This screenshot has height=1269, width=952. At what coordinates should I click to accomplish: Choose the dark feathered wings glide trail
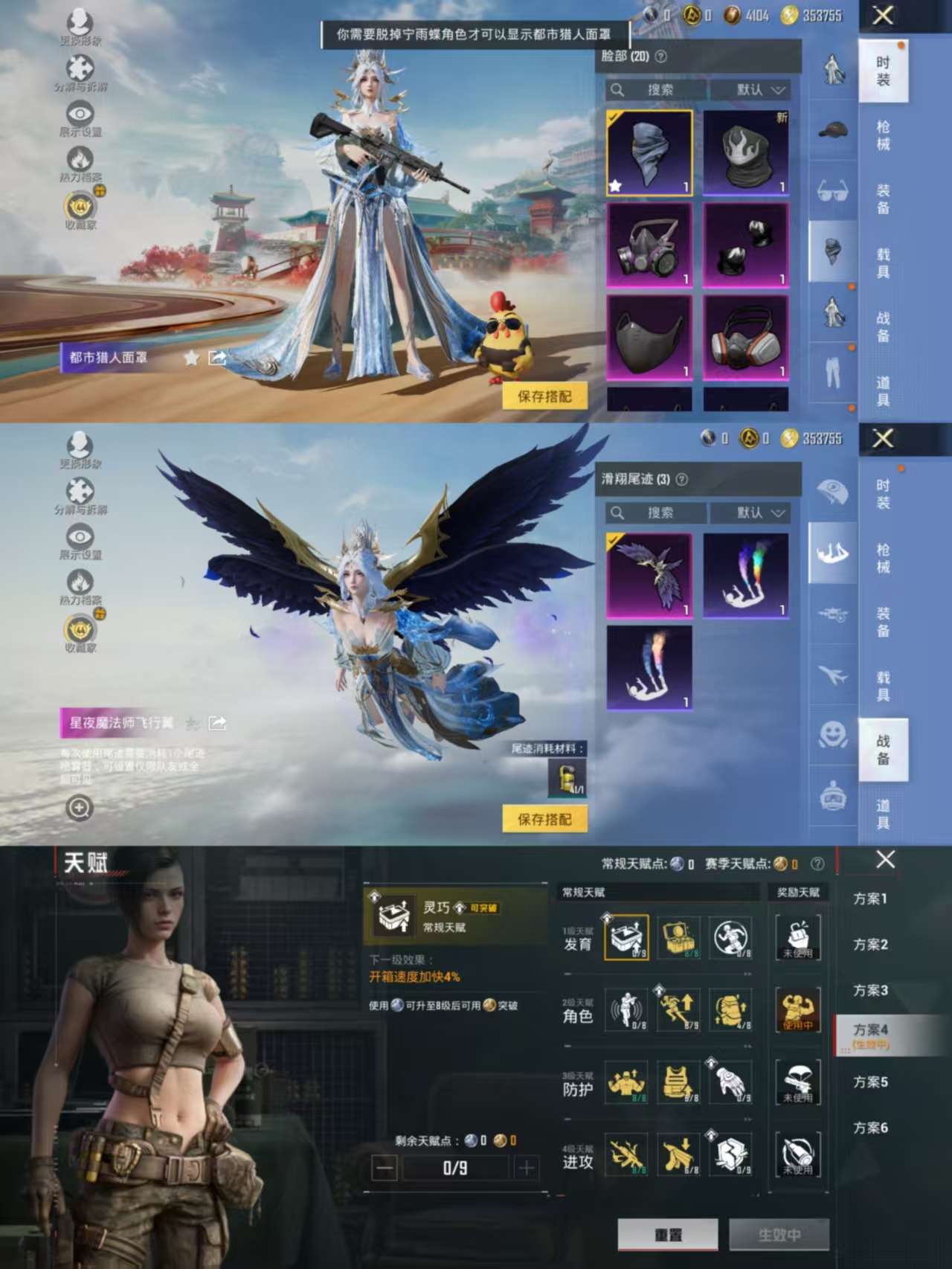[649, 576]
